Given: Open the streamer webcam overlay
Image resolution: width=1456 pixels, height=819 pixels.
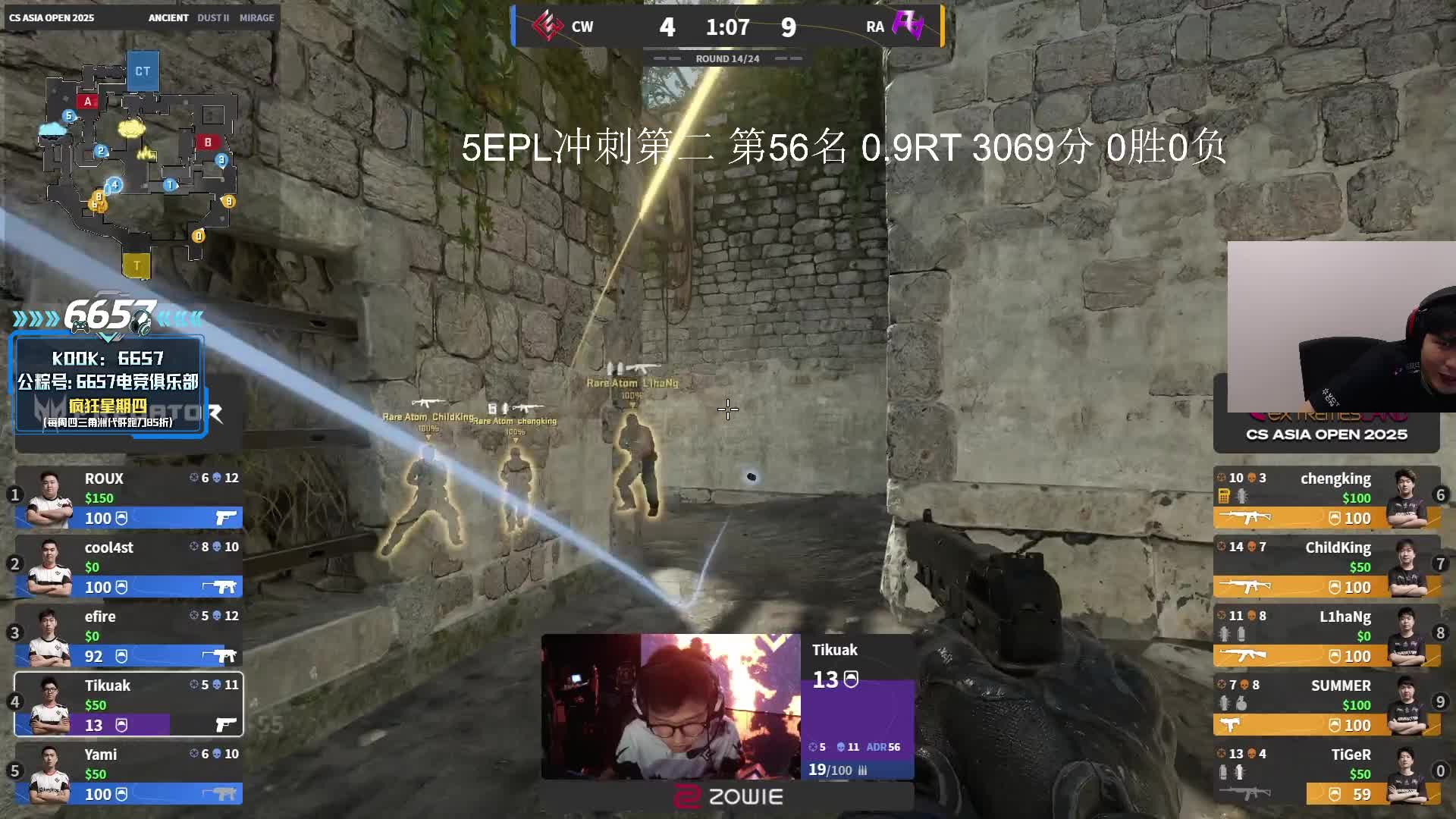Looking at the screenshot, I should pos(1341,327).
